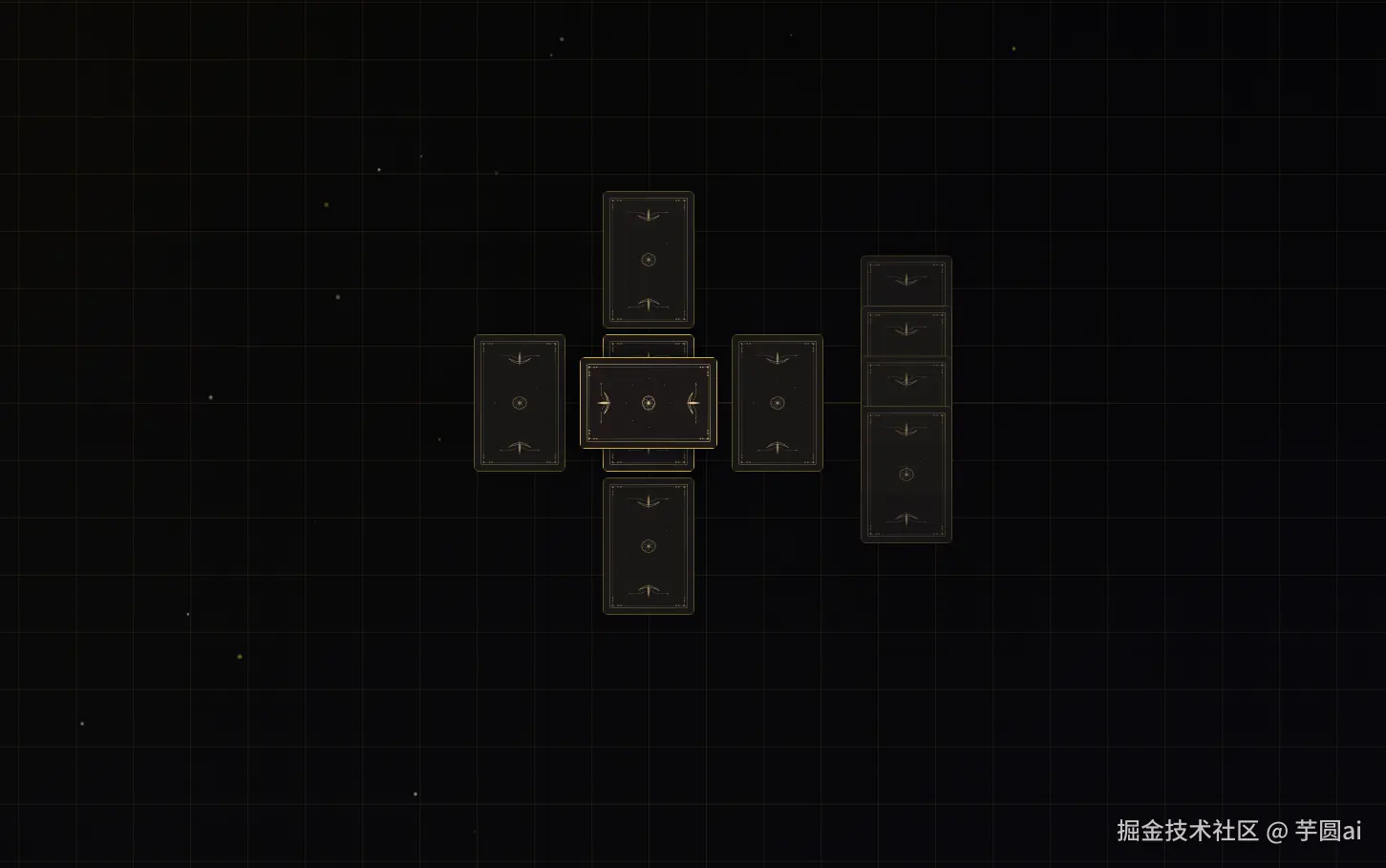Click the sun emblem on the bottom card

click(x=649, y=545)
